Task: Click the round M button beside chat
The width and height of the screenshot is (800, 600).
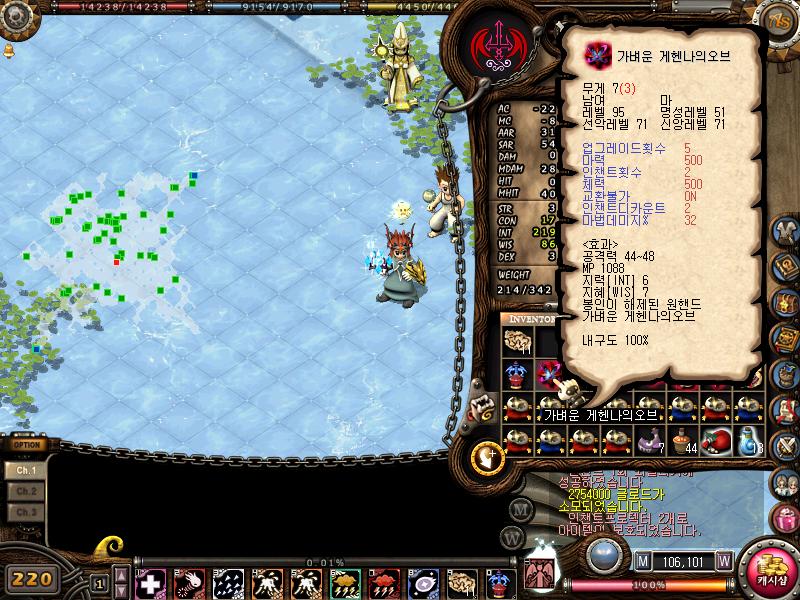Action: pos(521,508)
